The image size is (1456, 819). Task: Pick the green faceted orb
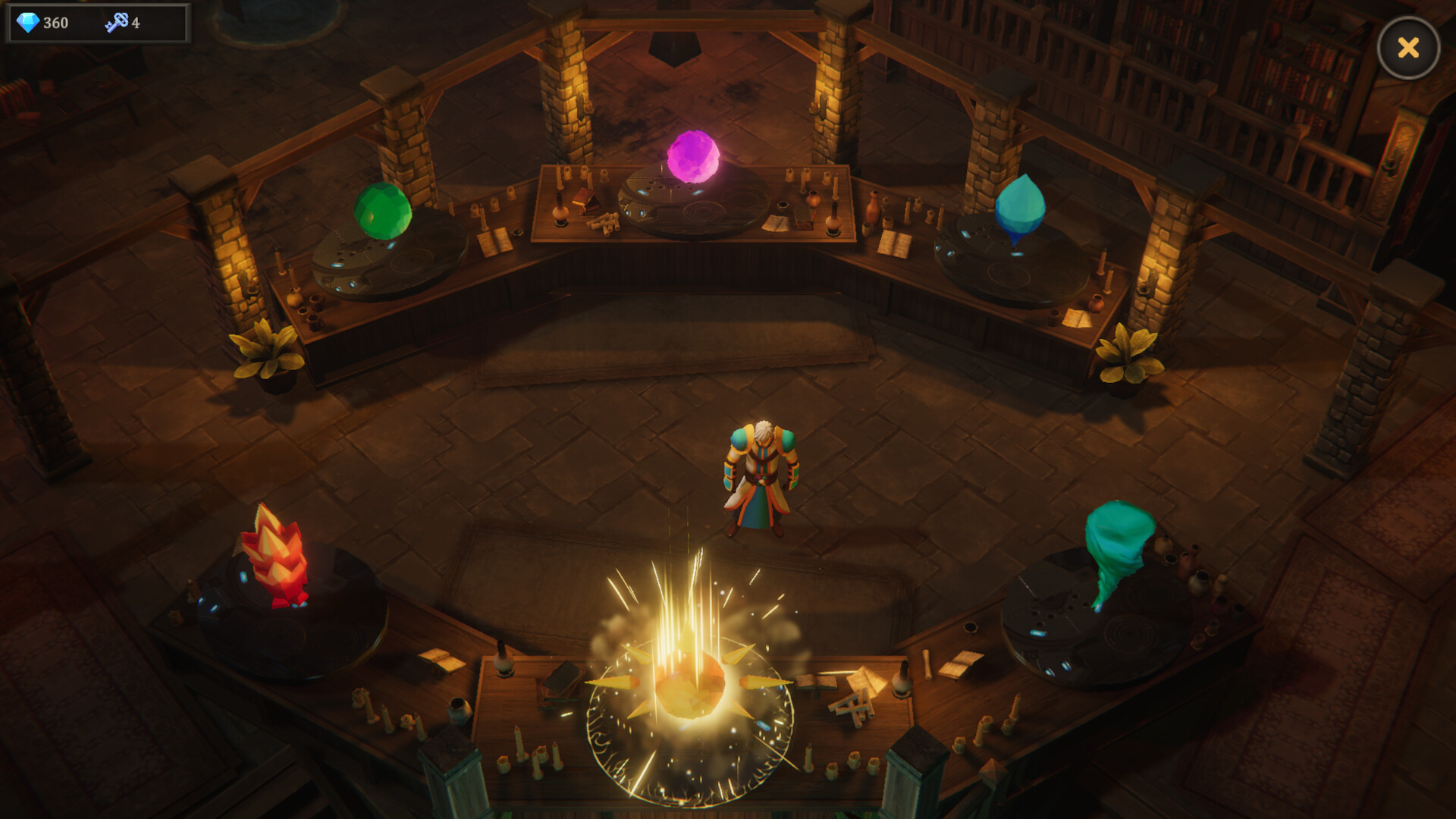tap(383, 211)
